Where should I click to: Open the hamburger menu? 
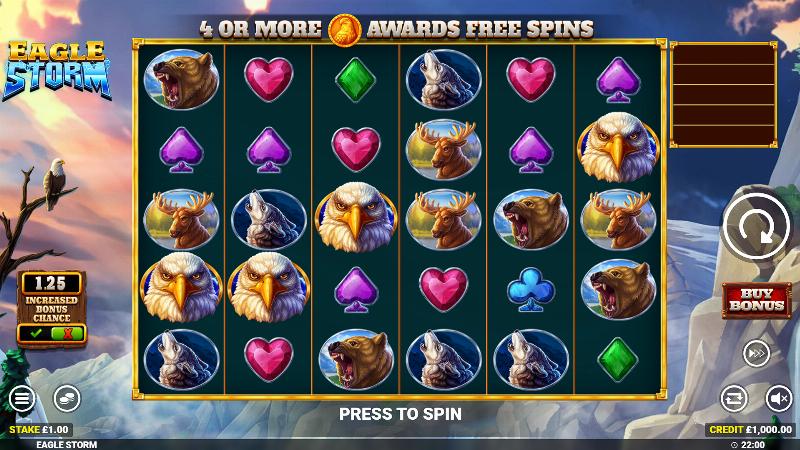pos(21,399)
